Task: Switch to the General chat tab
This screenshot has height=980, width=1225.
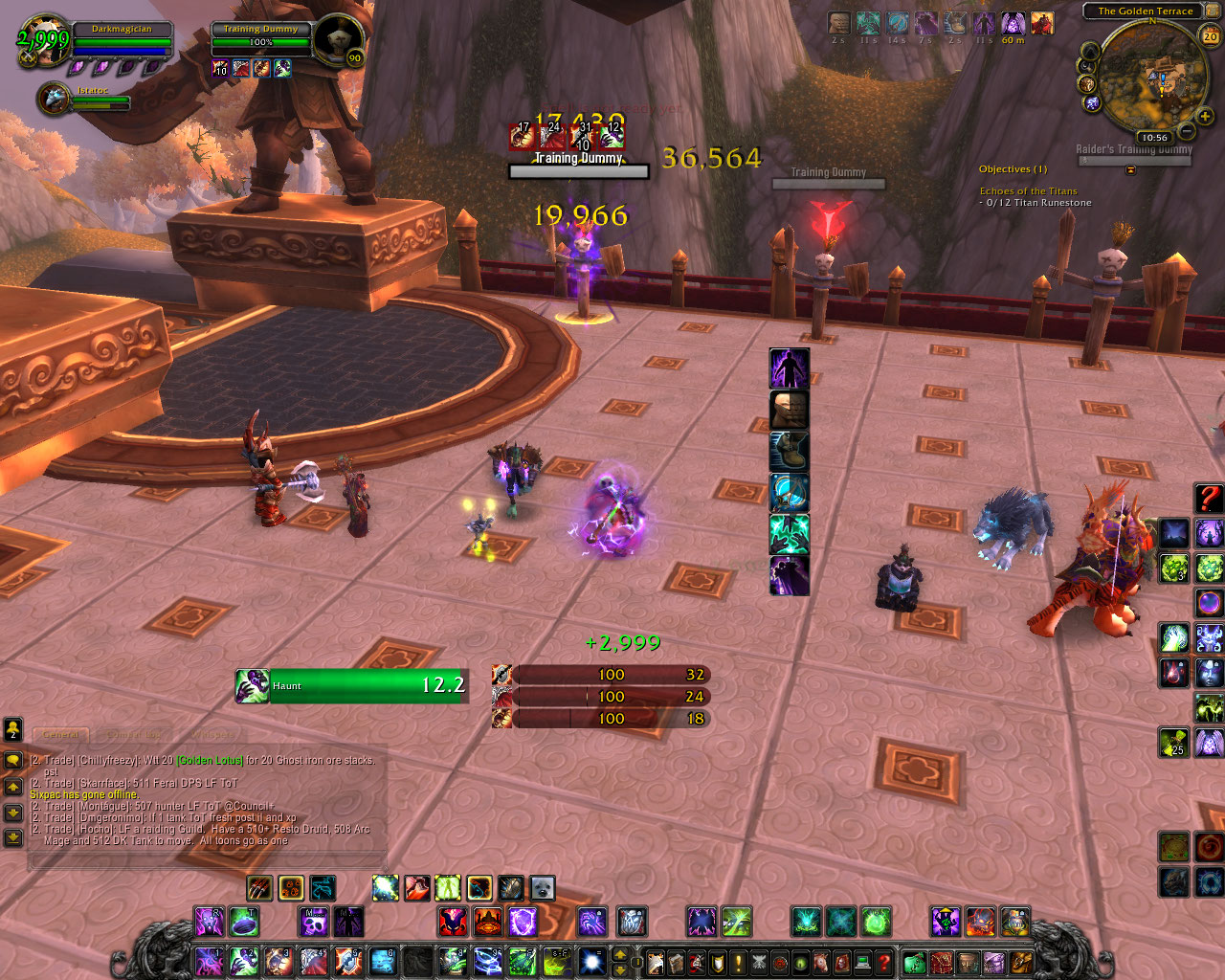Action: click(x=60, y=734)
